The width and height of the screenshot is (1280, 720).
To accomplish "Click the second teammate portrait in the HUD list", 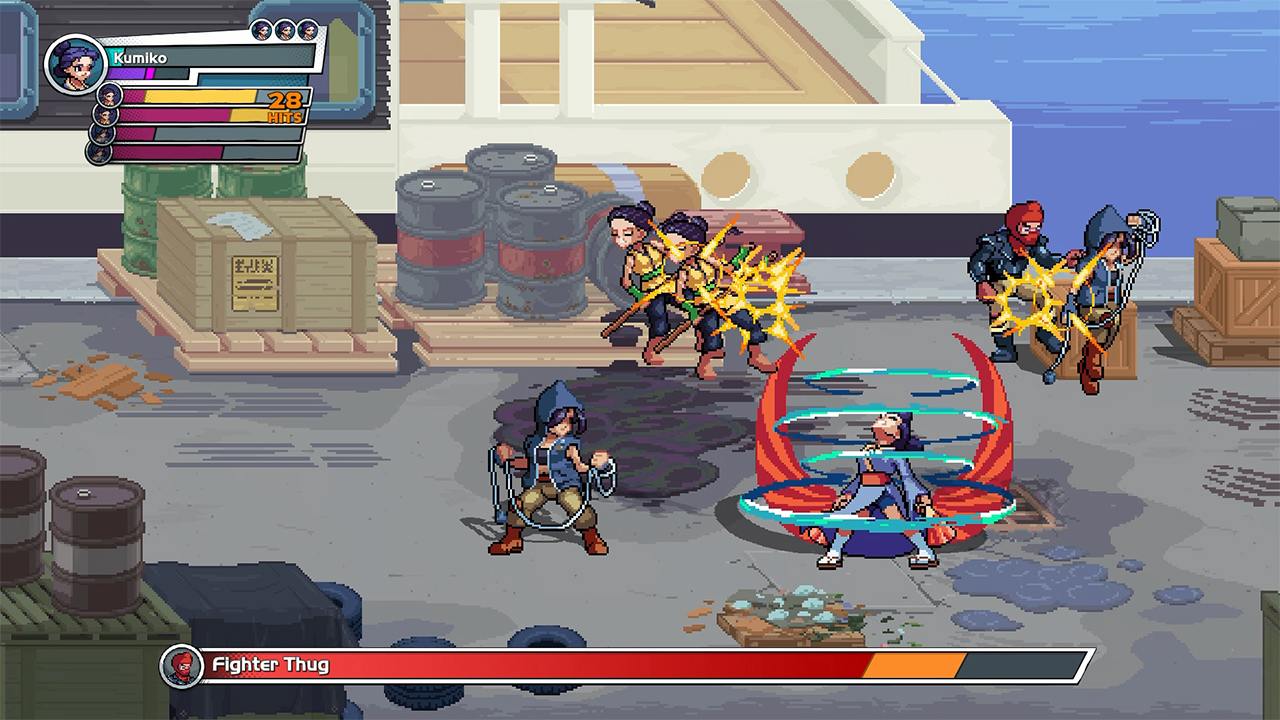I will 107,115.
